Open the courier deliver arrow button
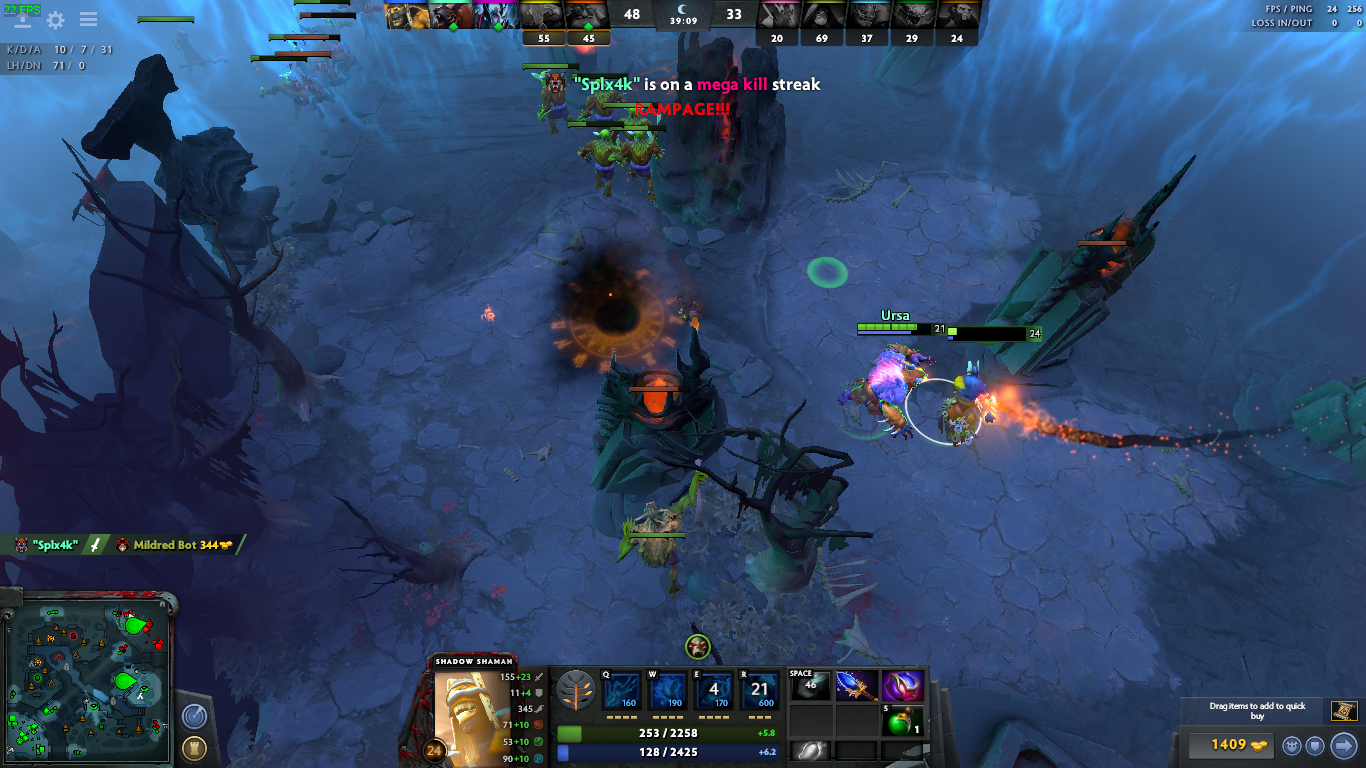Screen dimensions: 1366x768 click(1343, 745)
